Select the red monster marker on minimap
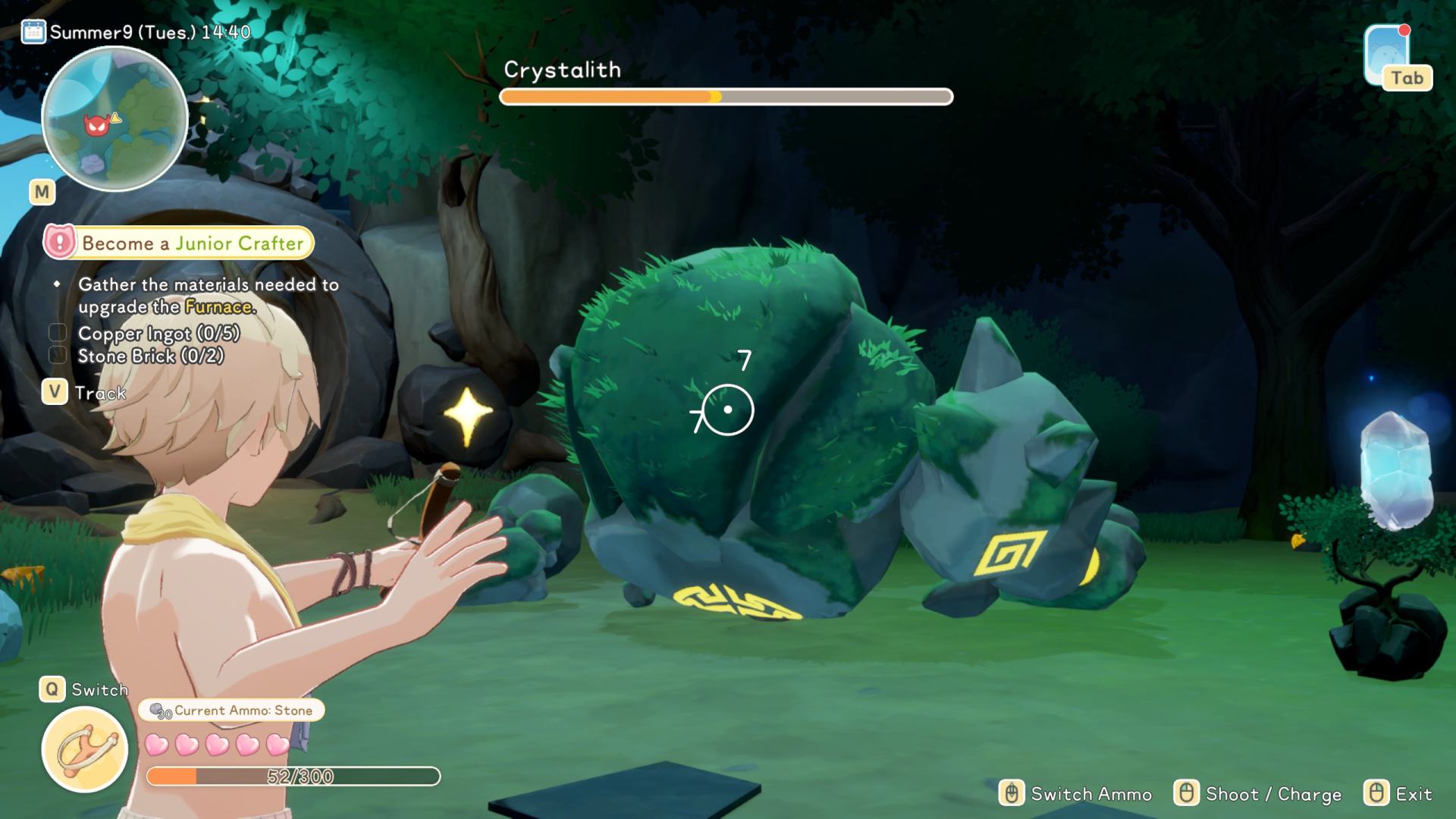The height and width of the screenshot is (819, 1456). (x=95, y=126)
